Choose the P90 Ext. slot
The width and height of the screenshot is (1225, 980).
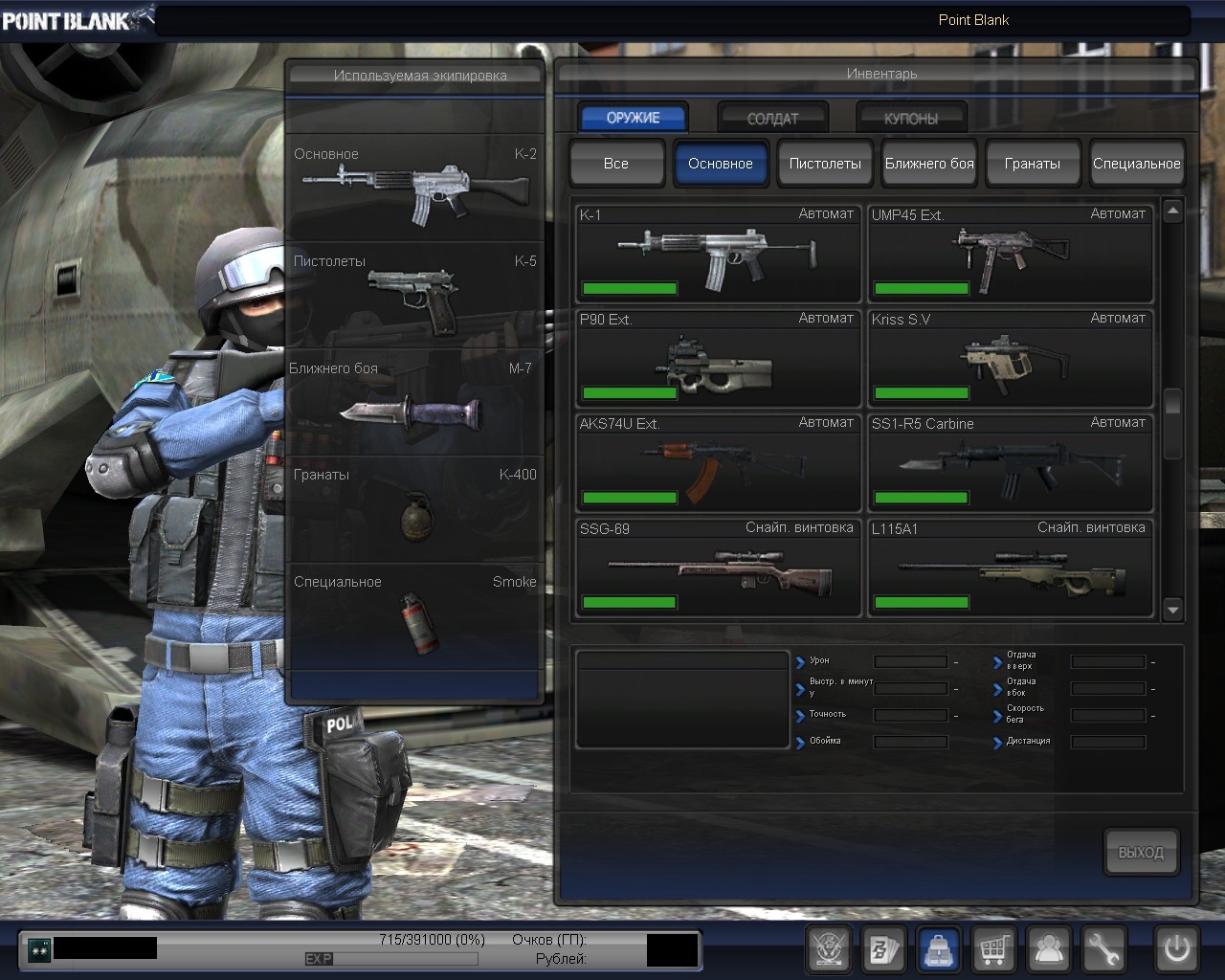tap(718, 358)
